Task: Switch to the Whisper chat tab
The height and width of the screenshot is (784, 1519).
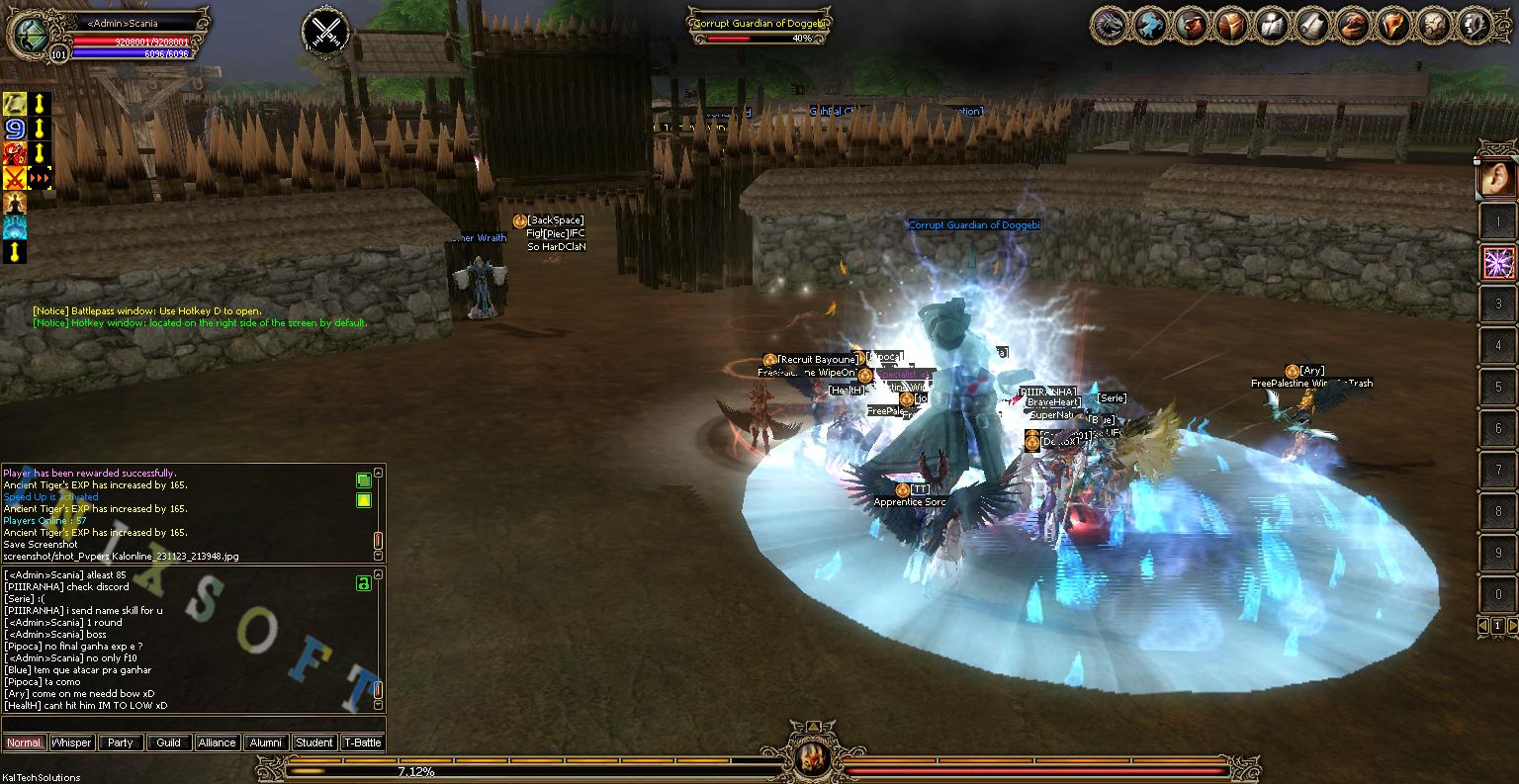Action: [x=70, y=742]
